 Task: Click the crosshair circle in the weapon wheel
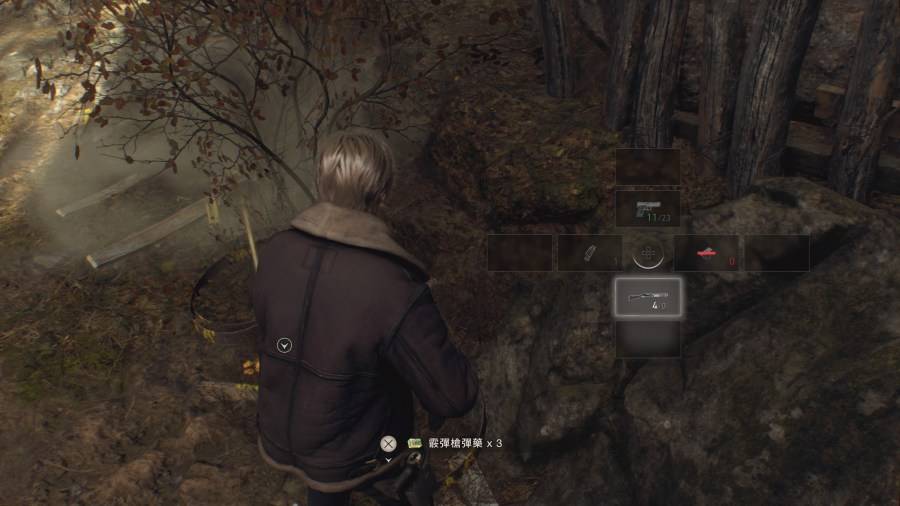648,253
